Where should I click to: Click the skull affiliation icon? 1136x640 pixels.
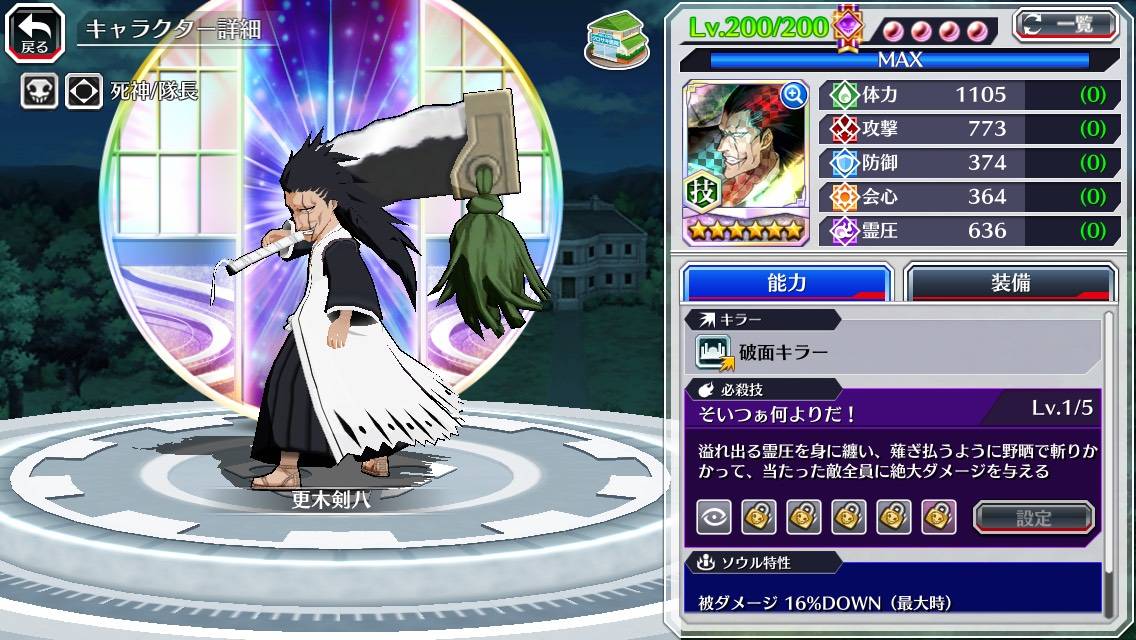39,92
